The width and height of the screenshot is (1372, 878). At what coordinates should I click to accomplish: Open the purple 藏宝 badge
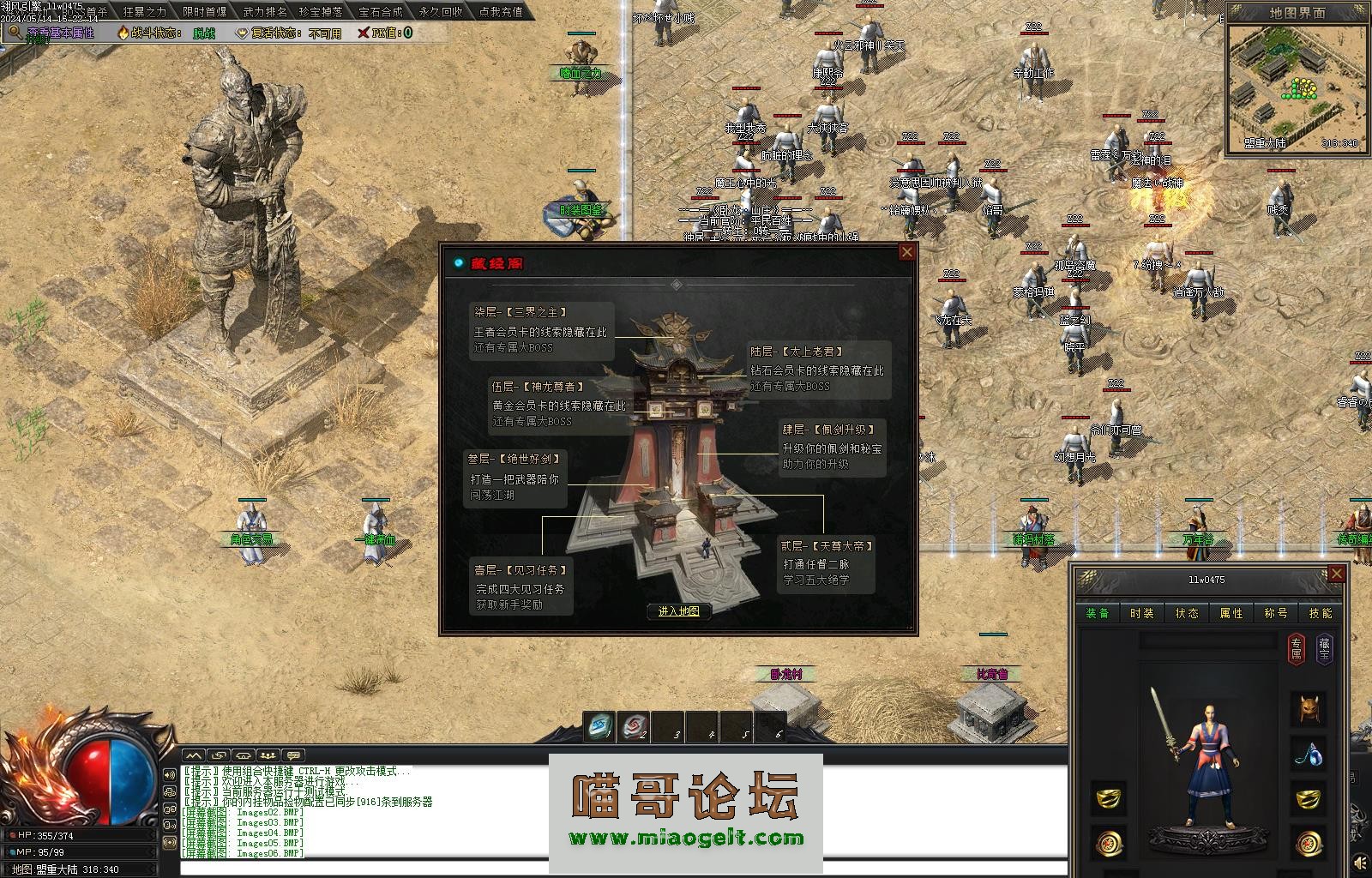pos(1325,649)
